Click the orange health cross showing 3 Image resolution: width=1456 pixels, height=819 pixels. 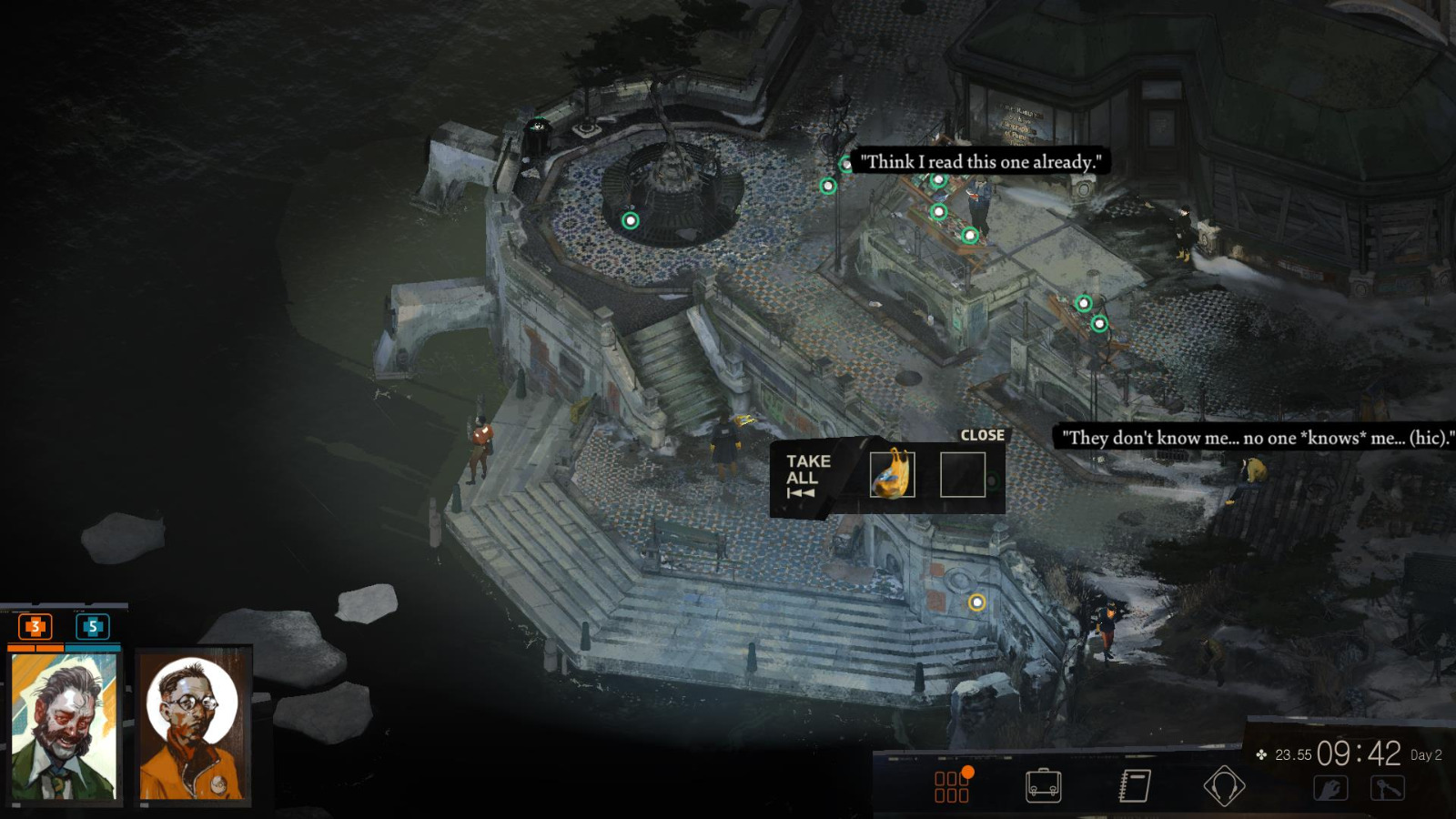pos(34,626)
